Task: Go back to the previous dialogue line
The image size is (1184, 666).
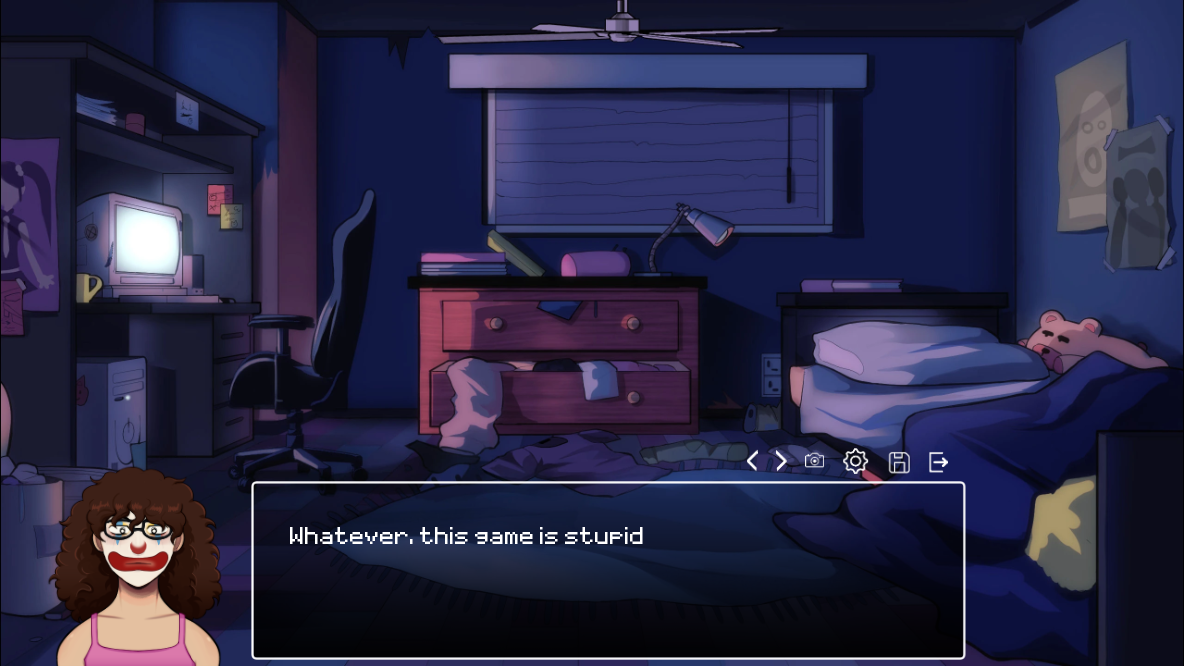Action: 753,461
